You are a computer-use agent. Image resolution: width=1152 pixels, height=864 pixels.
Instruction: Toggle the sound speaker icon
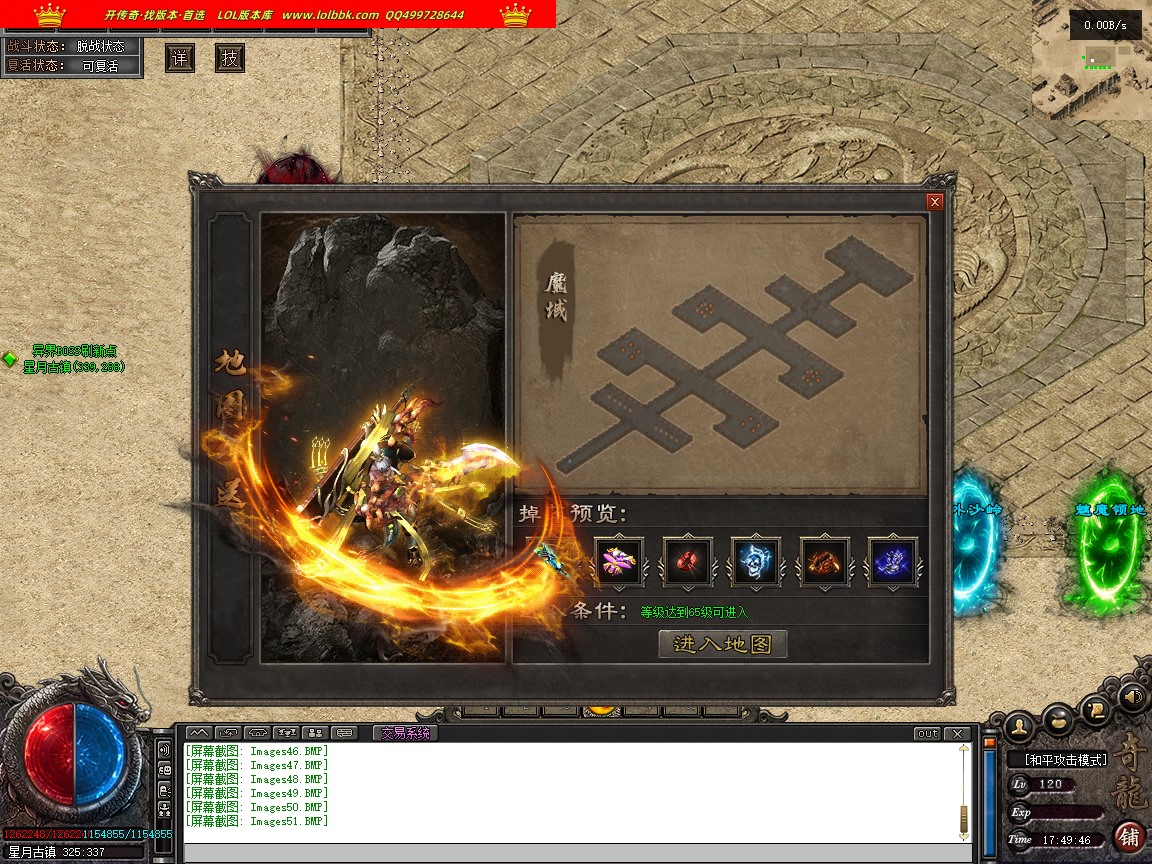pyautogui.click(x=1132, y=695)
